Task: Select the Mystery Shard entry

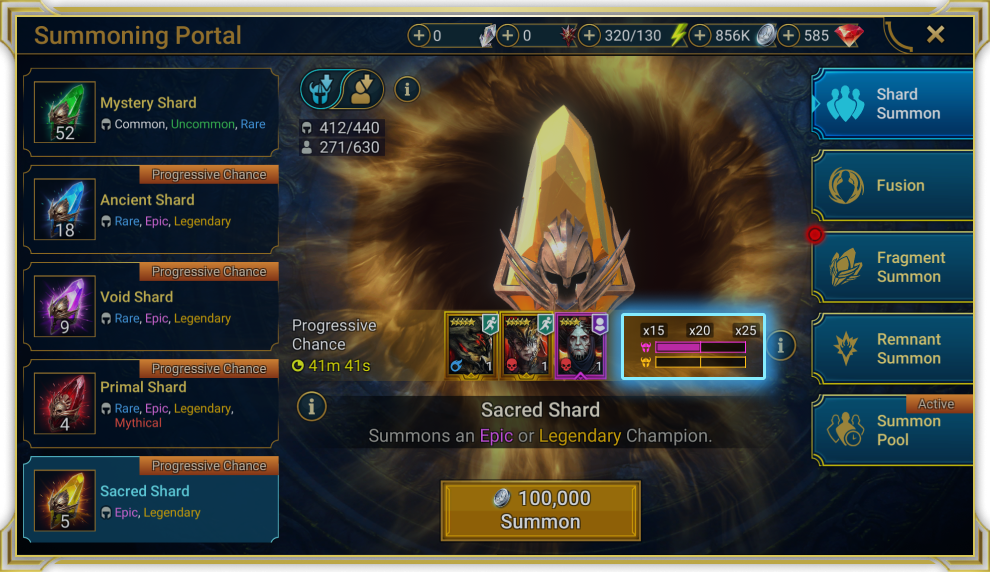Action: point(151,113)
